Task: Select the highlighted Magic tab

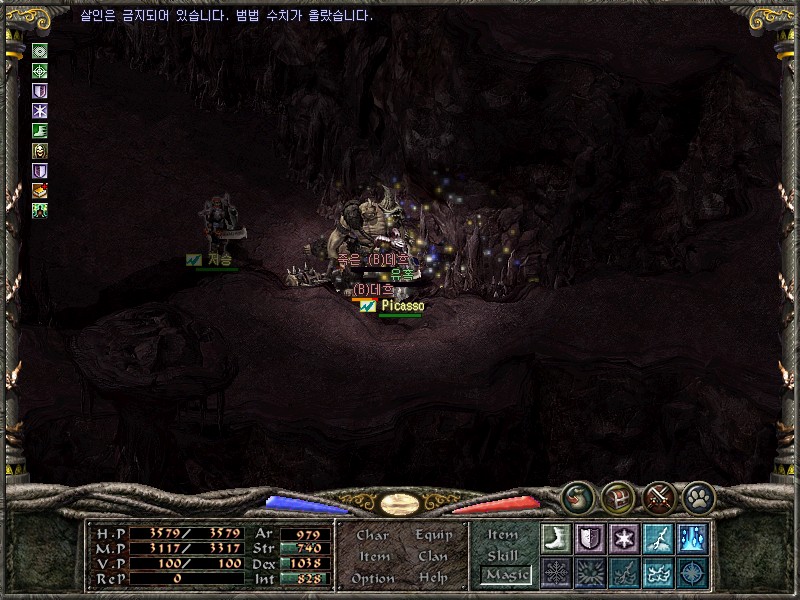Action: [506, 575]
